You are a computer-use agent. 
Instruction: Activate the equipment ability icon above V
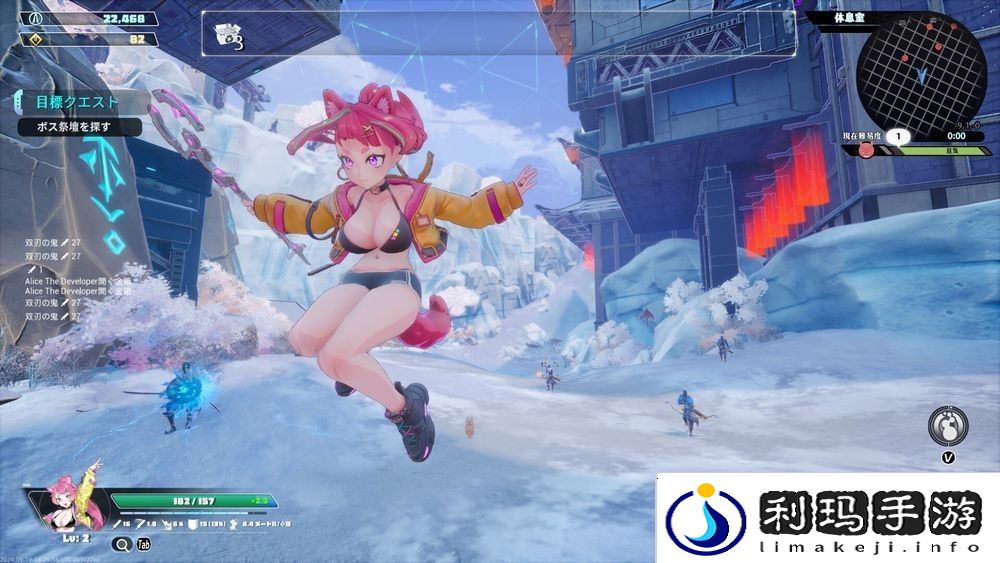click(947, 426)
